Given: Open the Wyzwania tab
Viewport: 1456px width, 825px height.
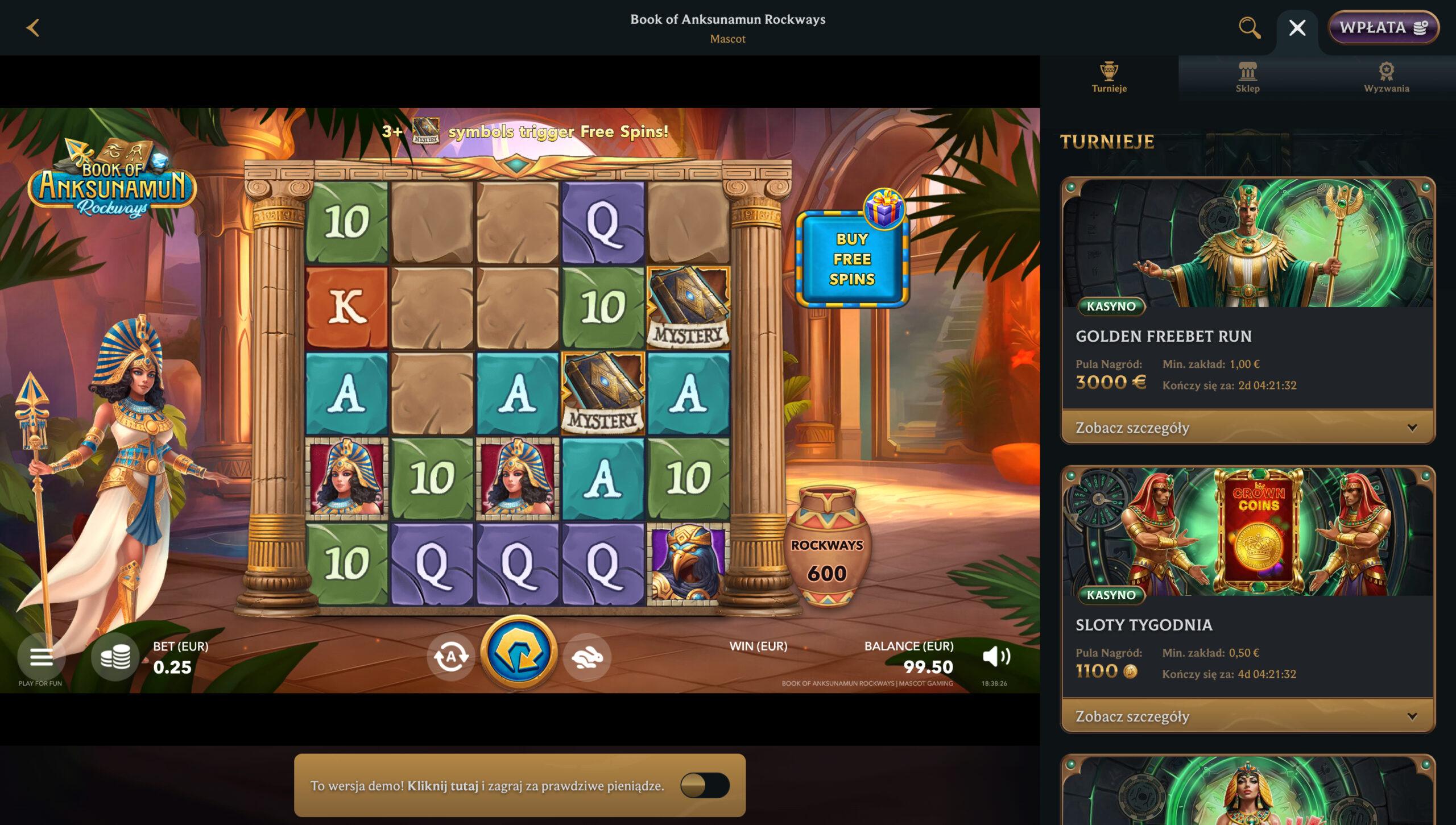Looking at the screenshot, I should [x=1386, y=77].
